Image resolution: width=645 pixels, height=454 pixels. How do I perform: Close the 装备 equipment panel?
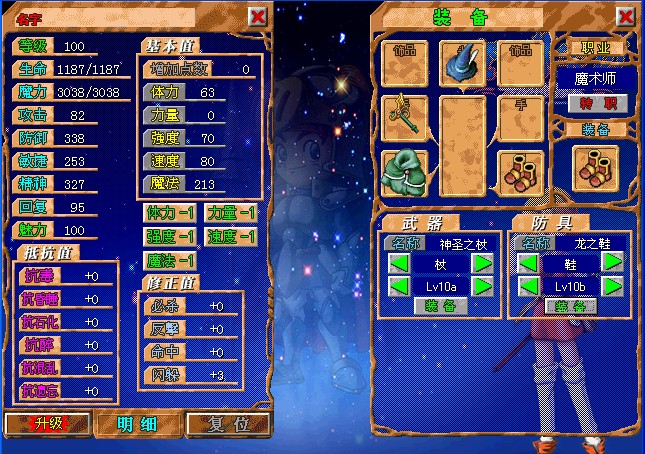[627, 17]
